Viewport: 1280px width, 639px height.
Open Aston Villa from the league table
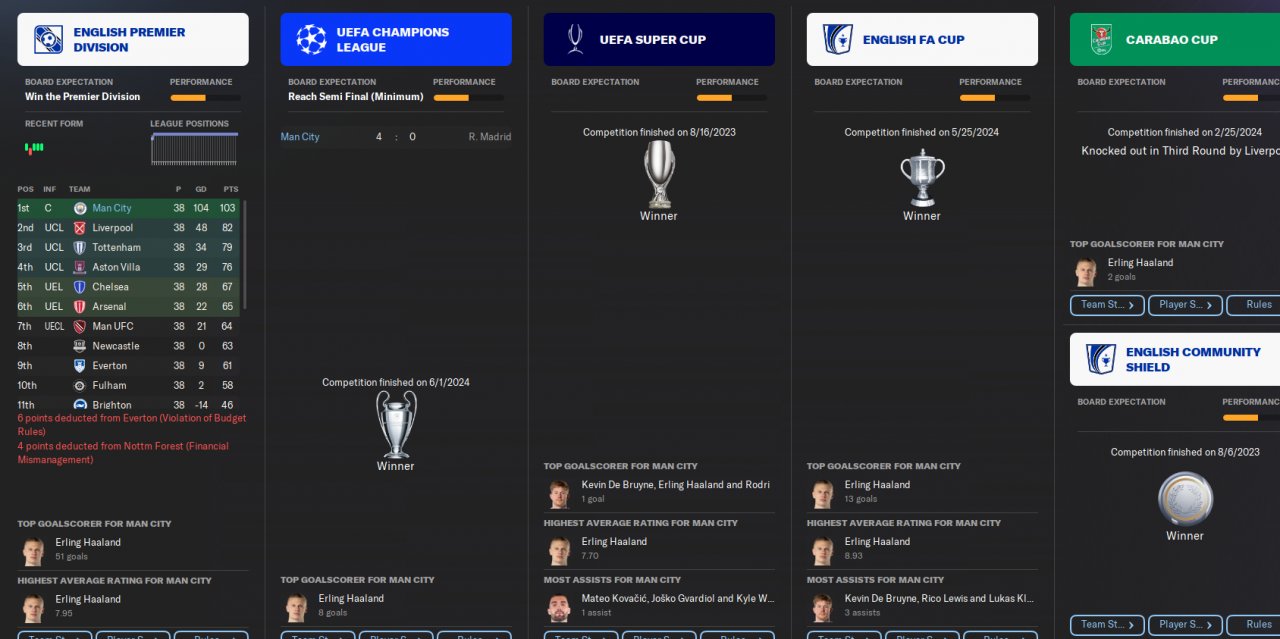click(116, 267)
